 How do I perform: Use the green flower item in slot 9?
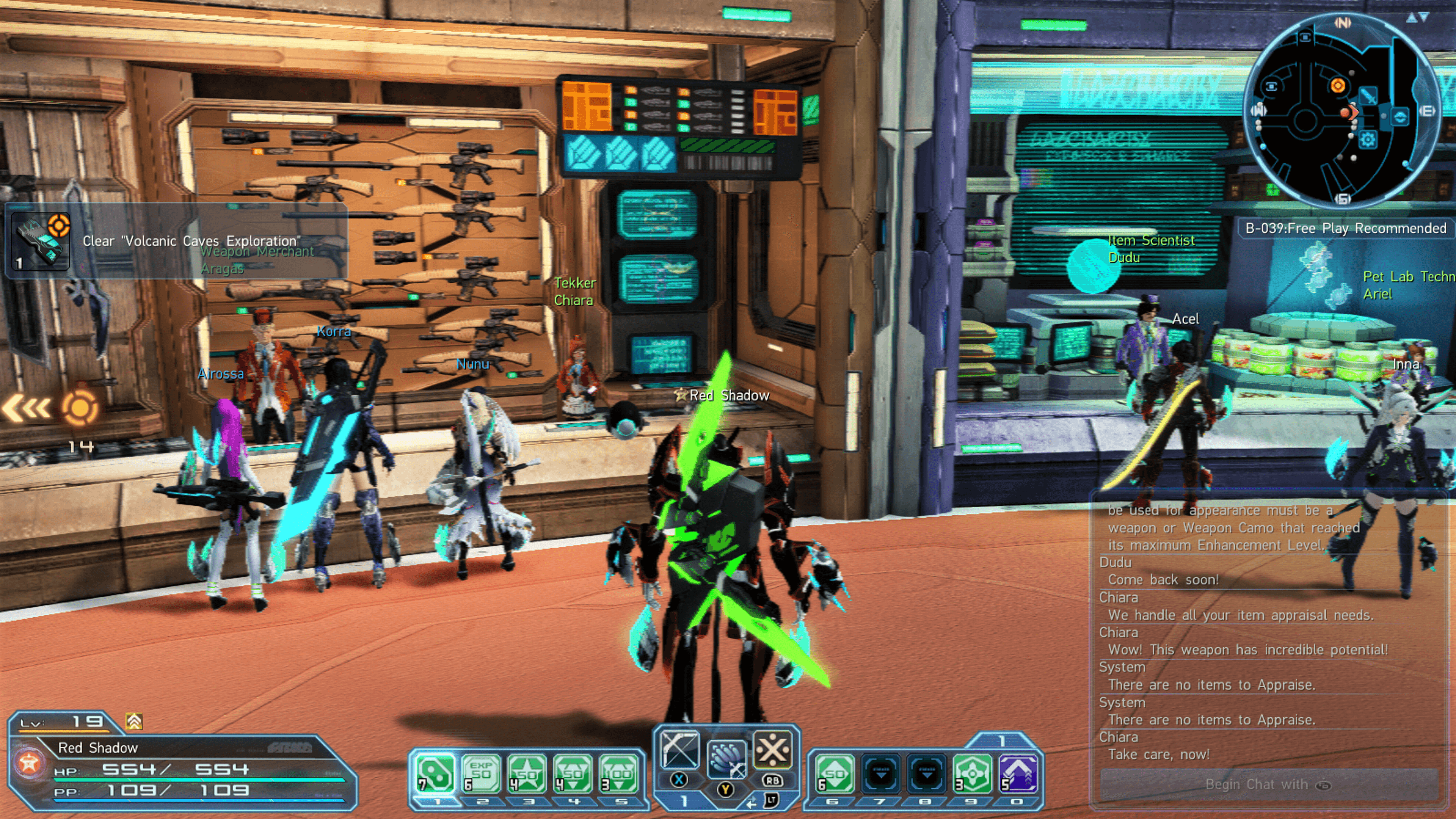coord(972,773)
